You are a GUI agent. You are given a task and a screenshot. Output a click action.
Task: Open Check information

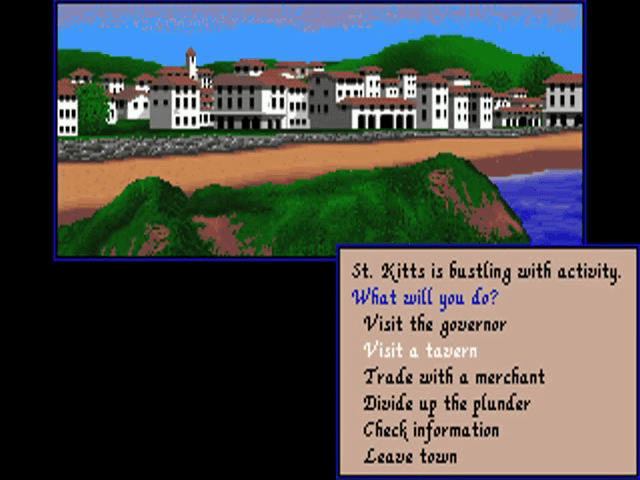pyautogui.click(x=431, y=430)
